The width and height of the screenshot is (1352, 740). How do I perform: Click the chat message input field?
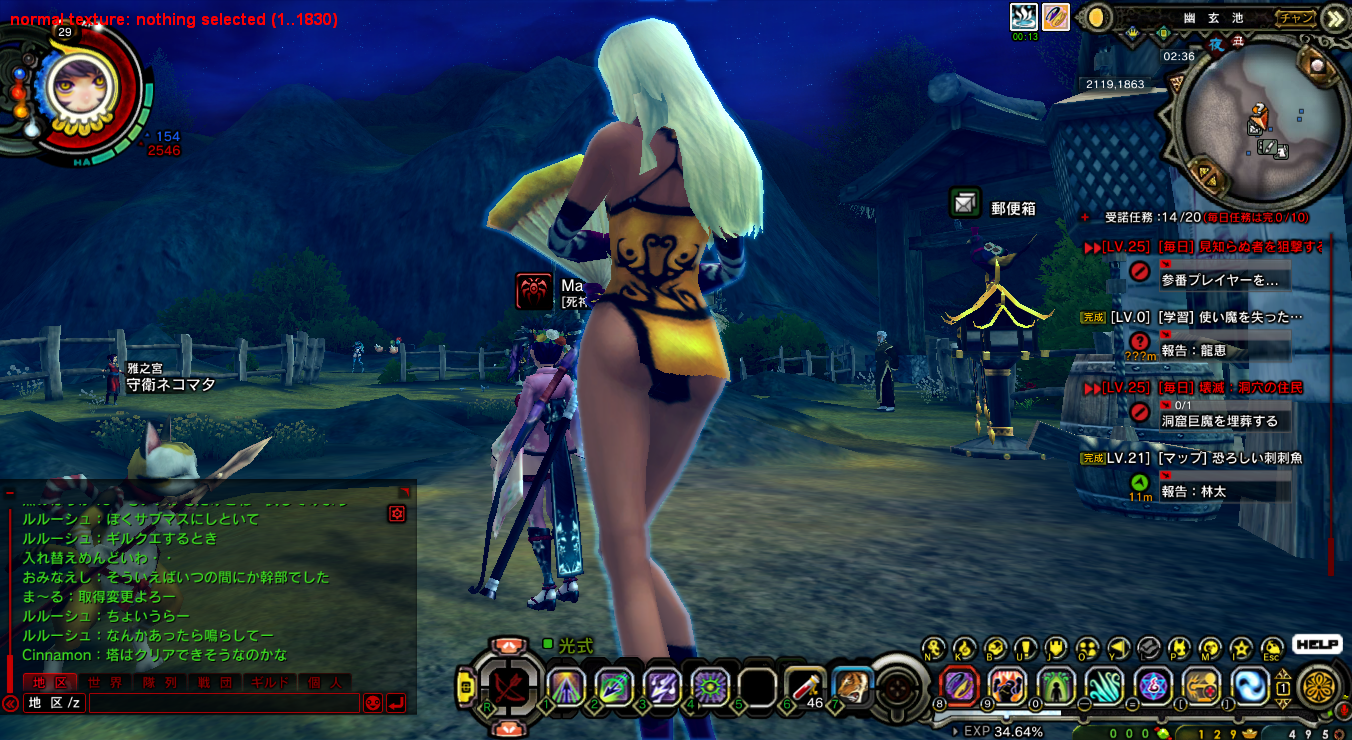(x=223, y=703)
